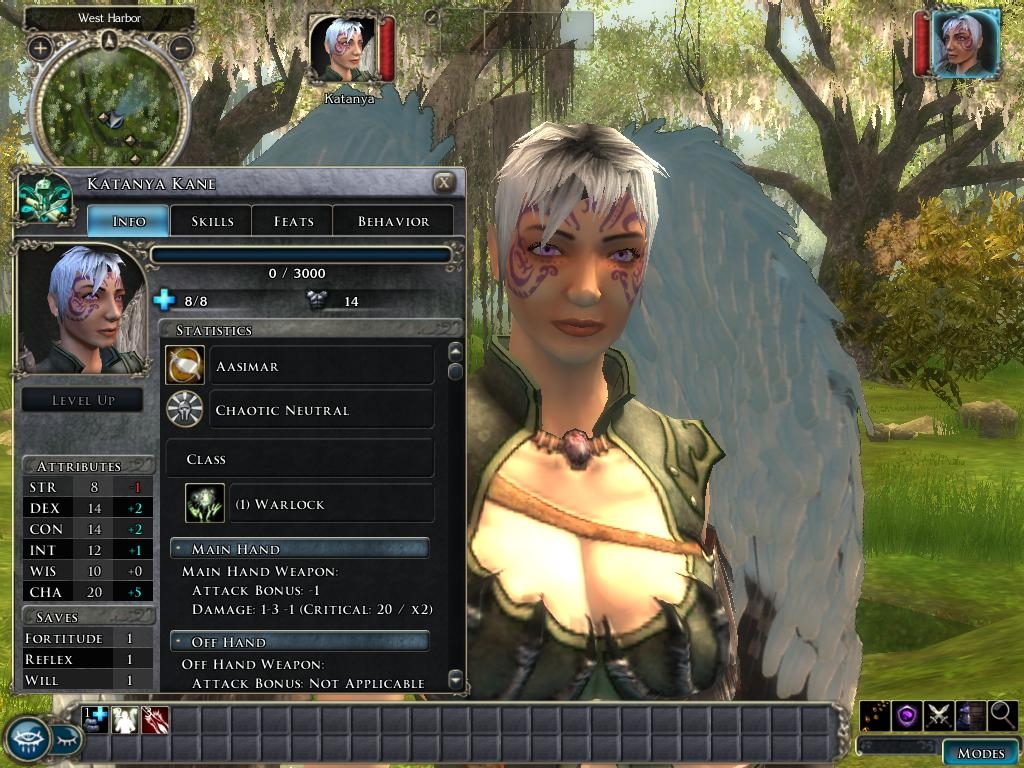Click the Aasimar race icon
Screen dimensions: 1024x768
[185, 366]
